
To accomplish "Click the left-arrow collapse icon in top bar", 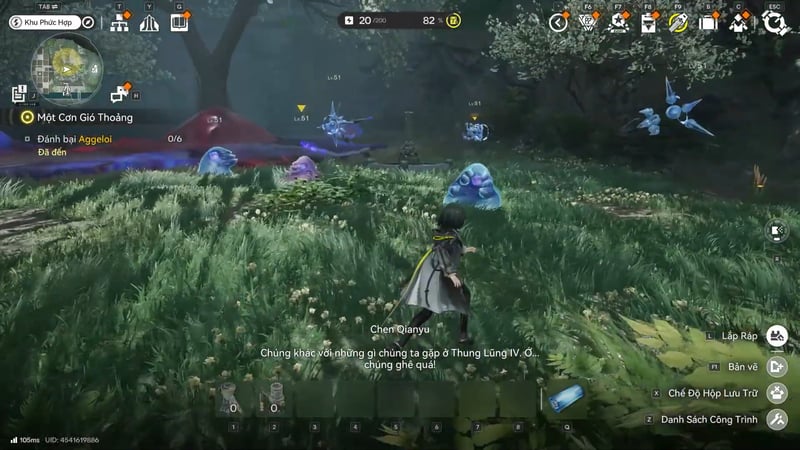I will coord(559,22).
